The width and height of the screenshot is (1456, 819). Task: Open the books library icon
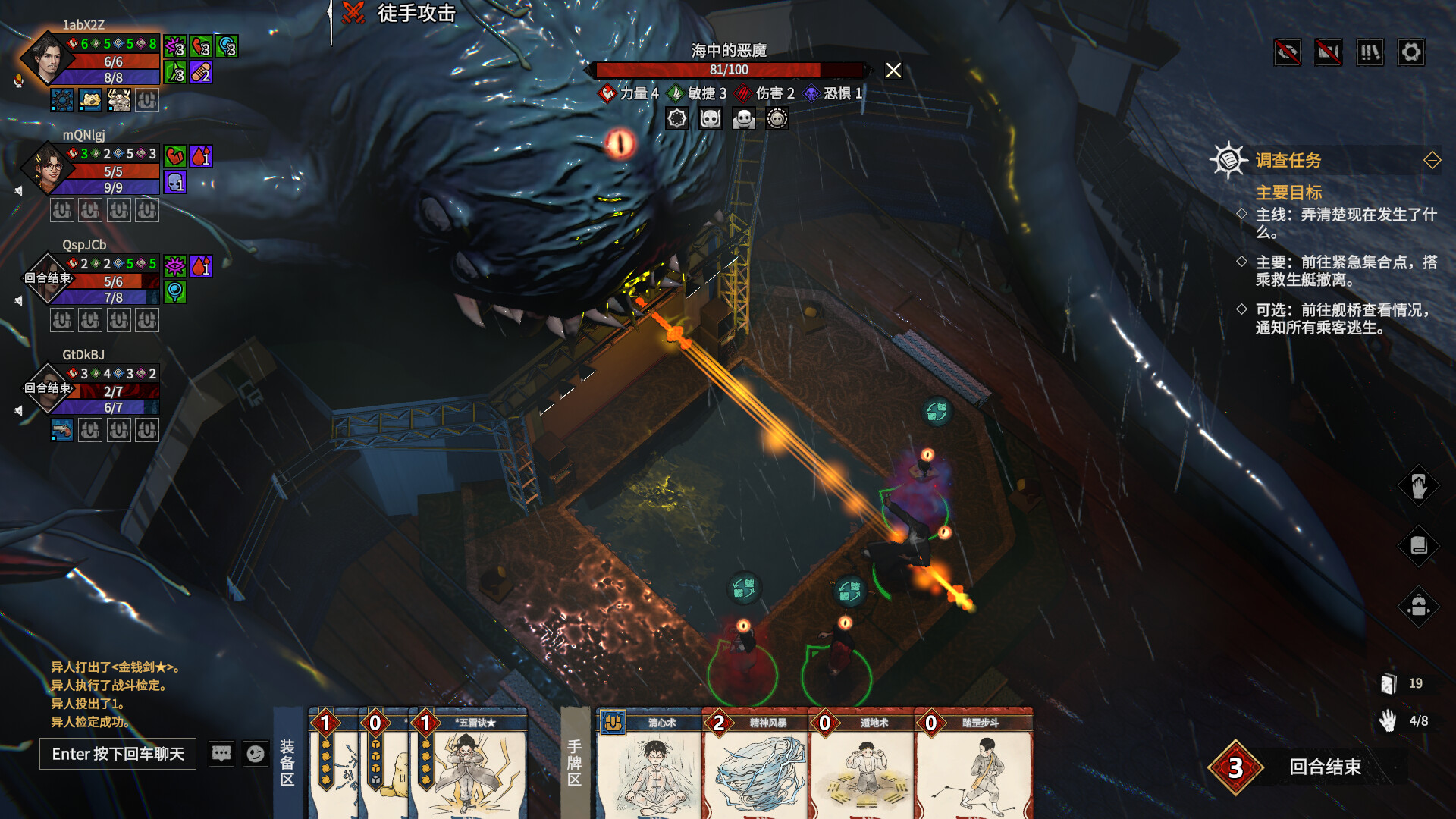coord(1370,52)
